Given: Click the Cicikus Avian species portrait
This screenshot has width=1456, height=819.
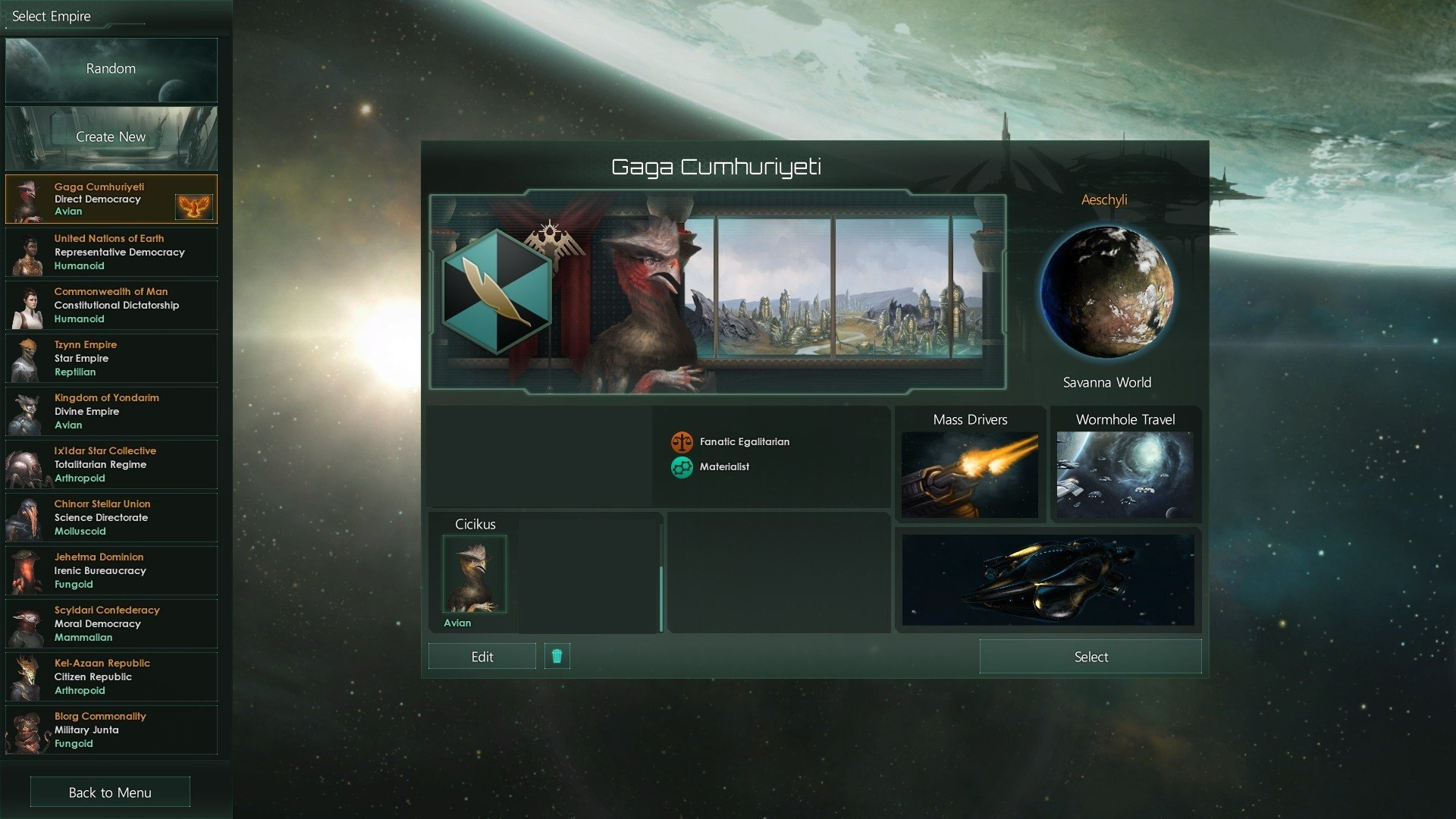Looking at the screenshot, I should click(x=475, y=574).
